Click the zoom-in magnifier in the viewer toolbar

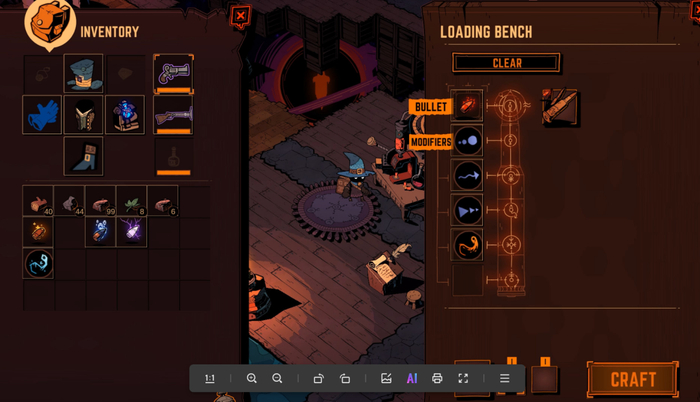[252, 379]
